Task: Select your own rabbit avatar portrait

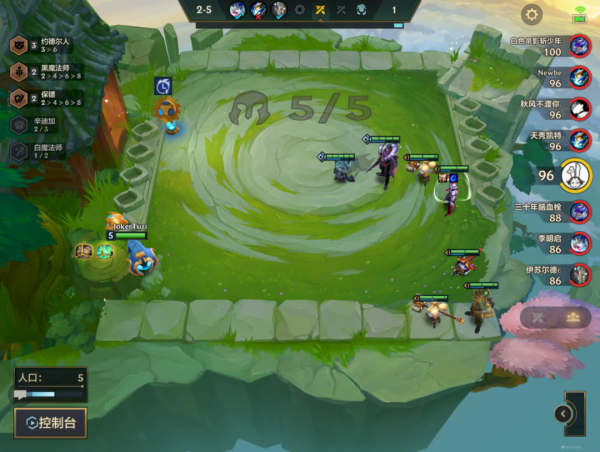Action: pos(575,175)
